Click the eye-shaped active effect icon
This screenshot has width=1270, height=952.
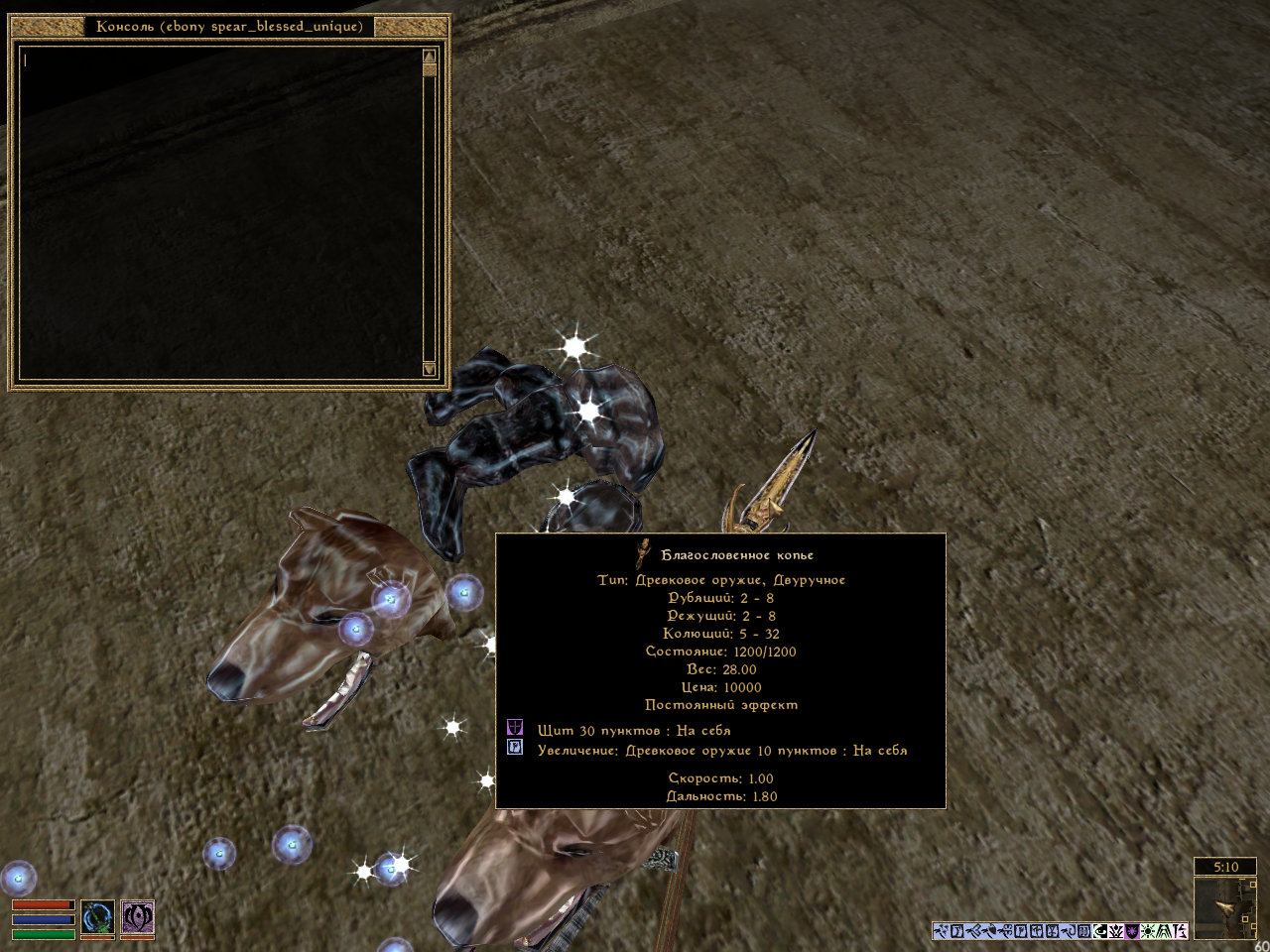(1100, 931)
